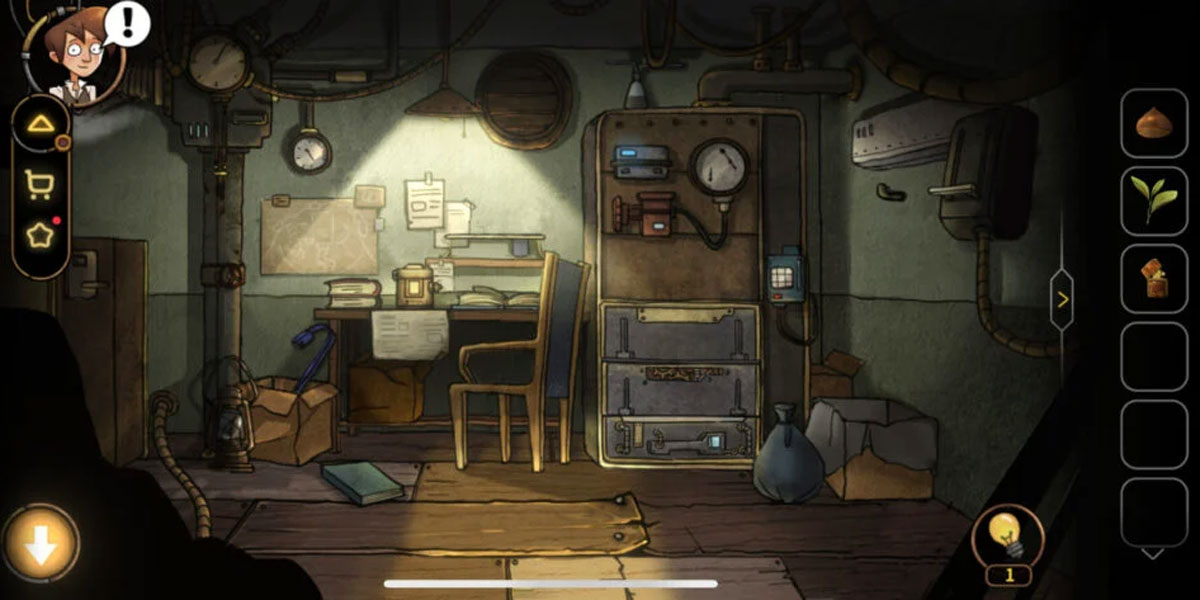Select the lighter item in inventory

pyautogui.click(x=1153, y=278)
